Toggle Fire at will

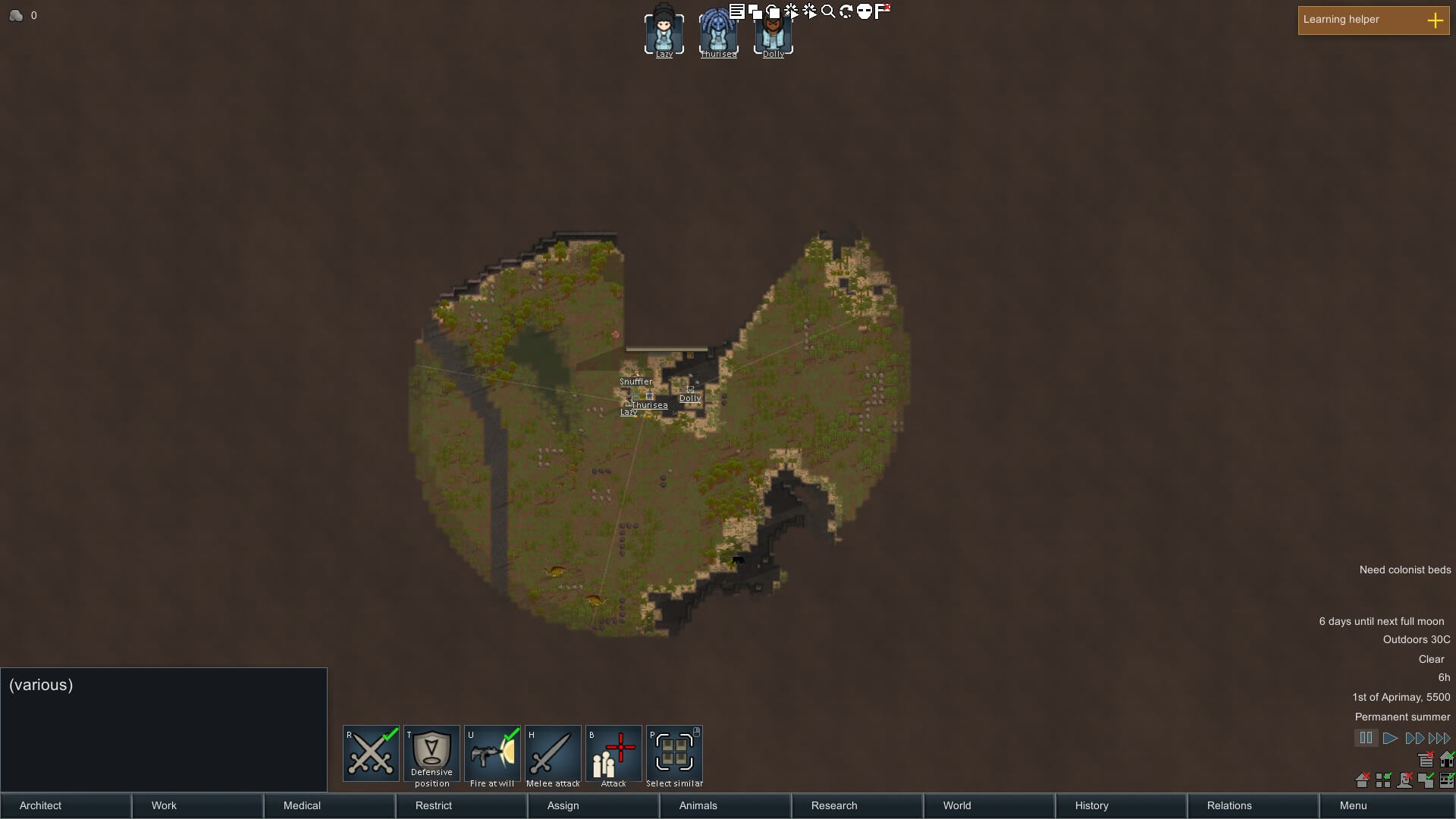(492, 753)
